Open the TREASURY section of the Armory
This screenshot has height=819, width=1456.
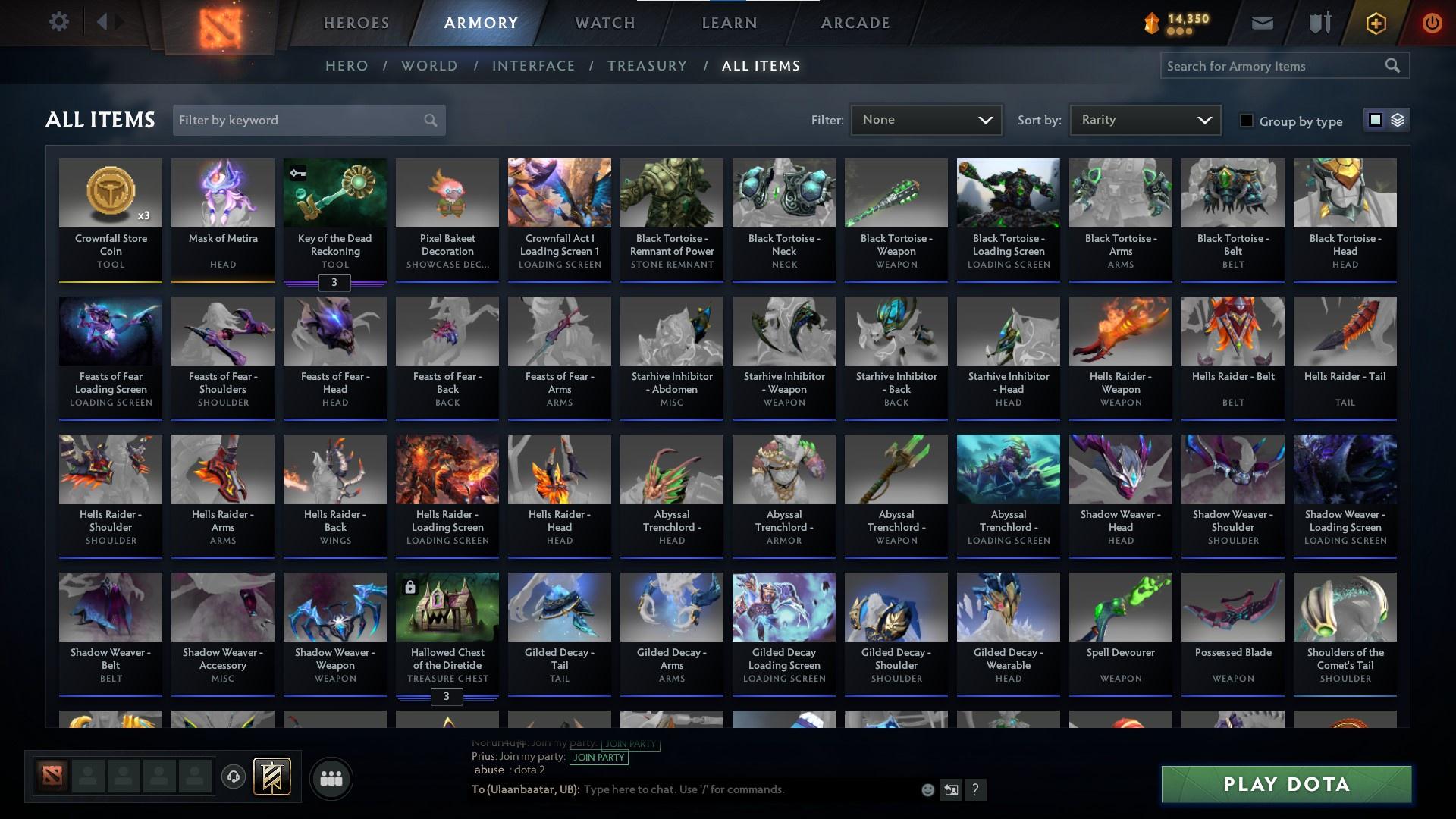[x=647, y=66]
